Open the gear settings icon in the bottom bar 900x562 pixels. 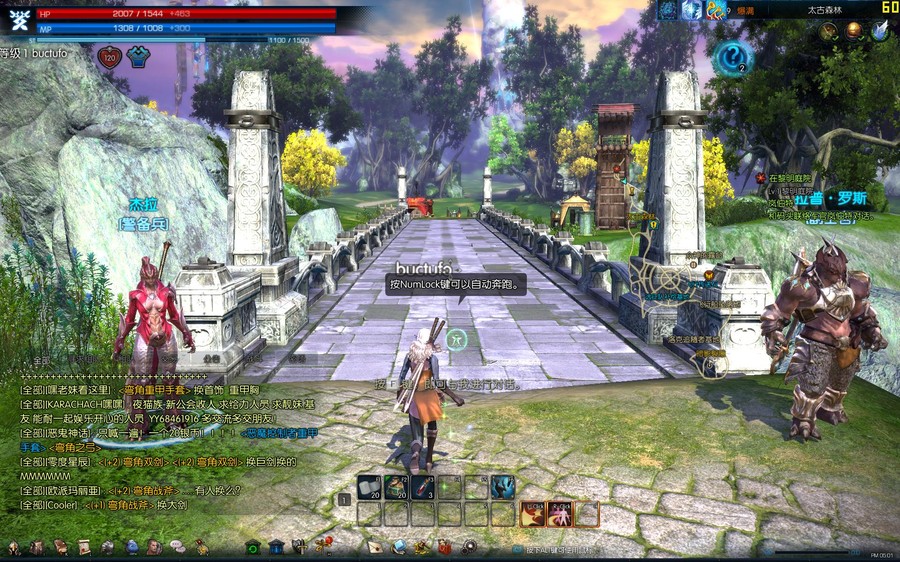pyautogui.click(x=469, y=547)
